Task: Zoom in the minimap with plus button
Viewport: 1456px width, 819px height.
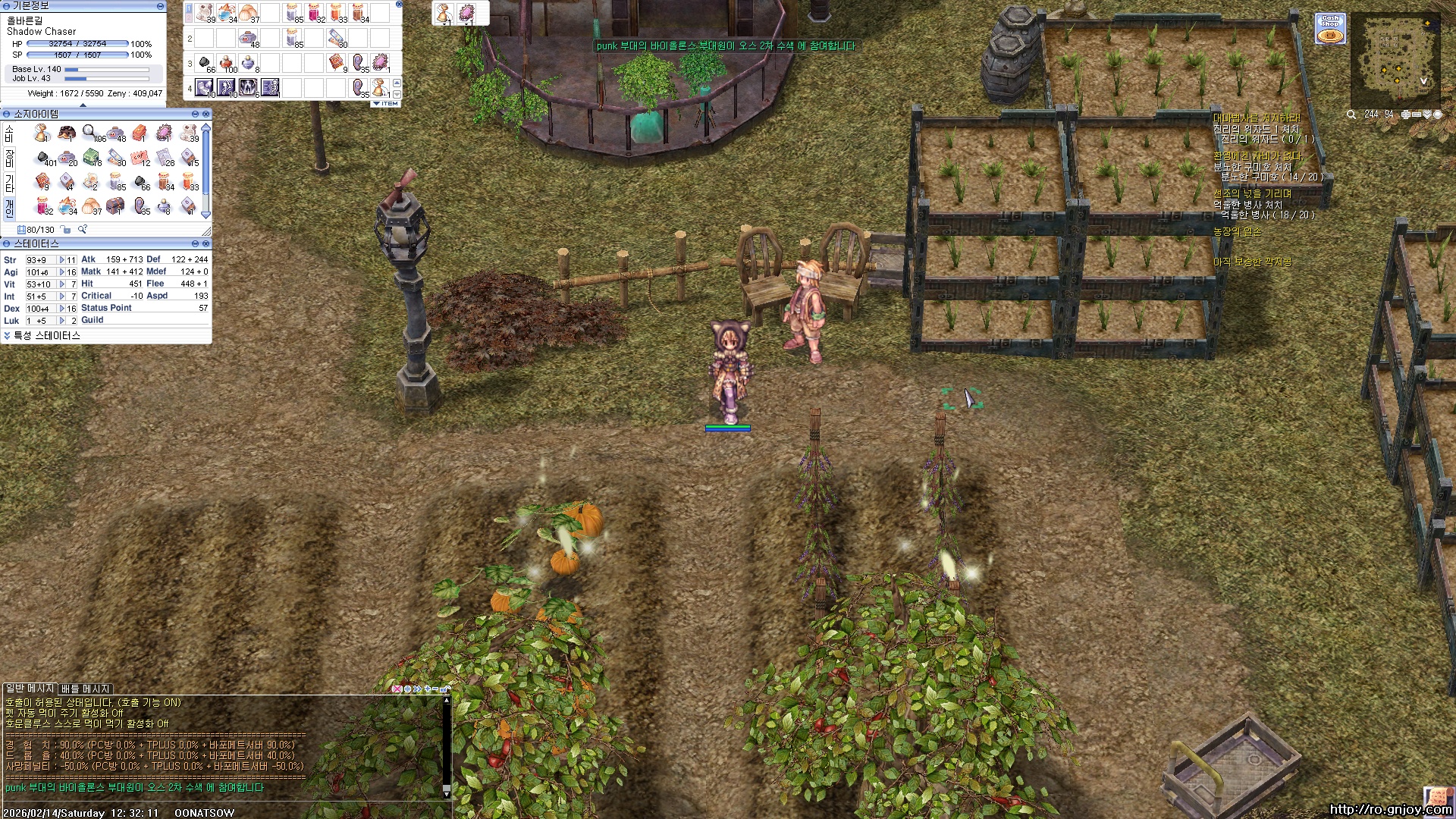Action: 1406,115
